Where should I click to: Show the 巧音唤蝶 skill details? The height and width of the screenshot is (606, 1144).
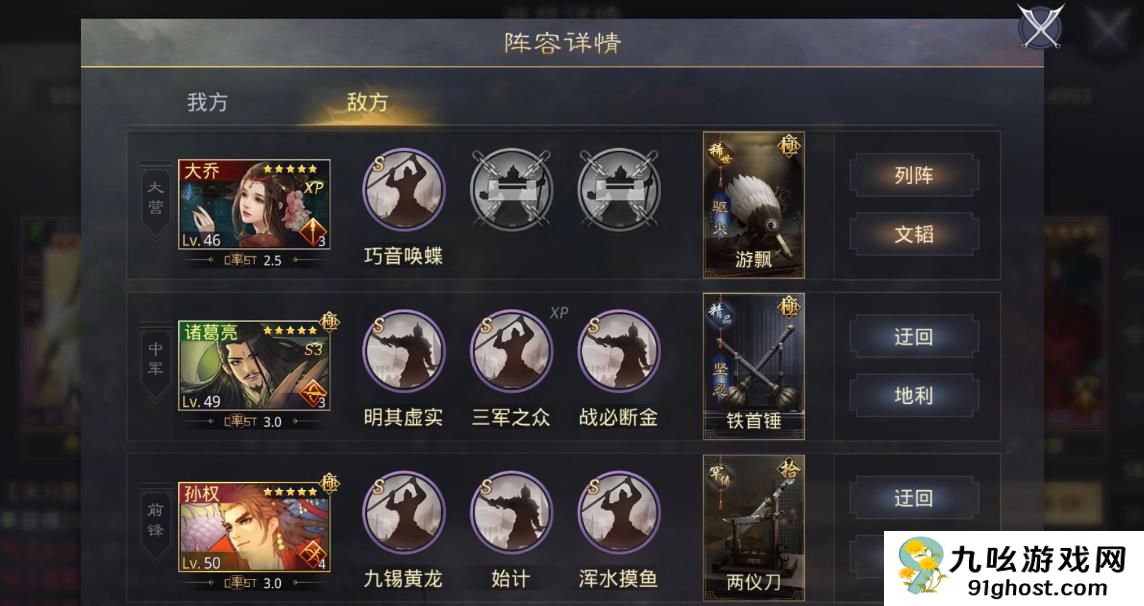pos(403,189)
